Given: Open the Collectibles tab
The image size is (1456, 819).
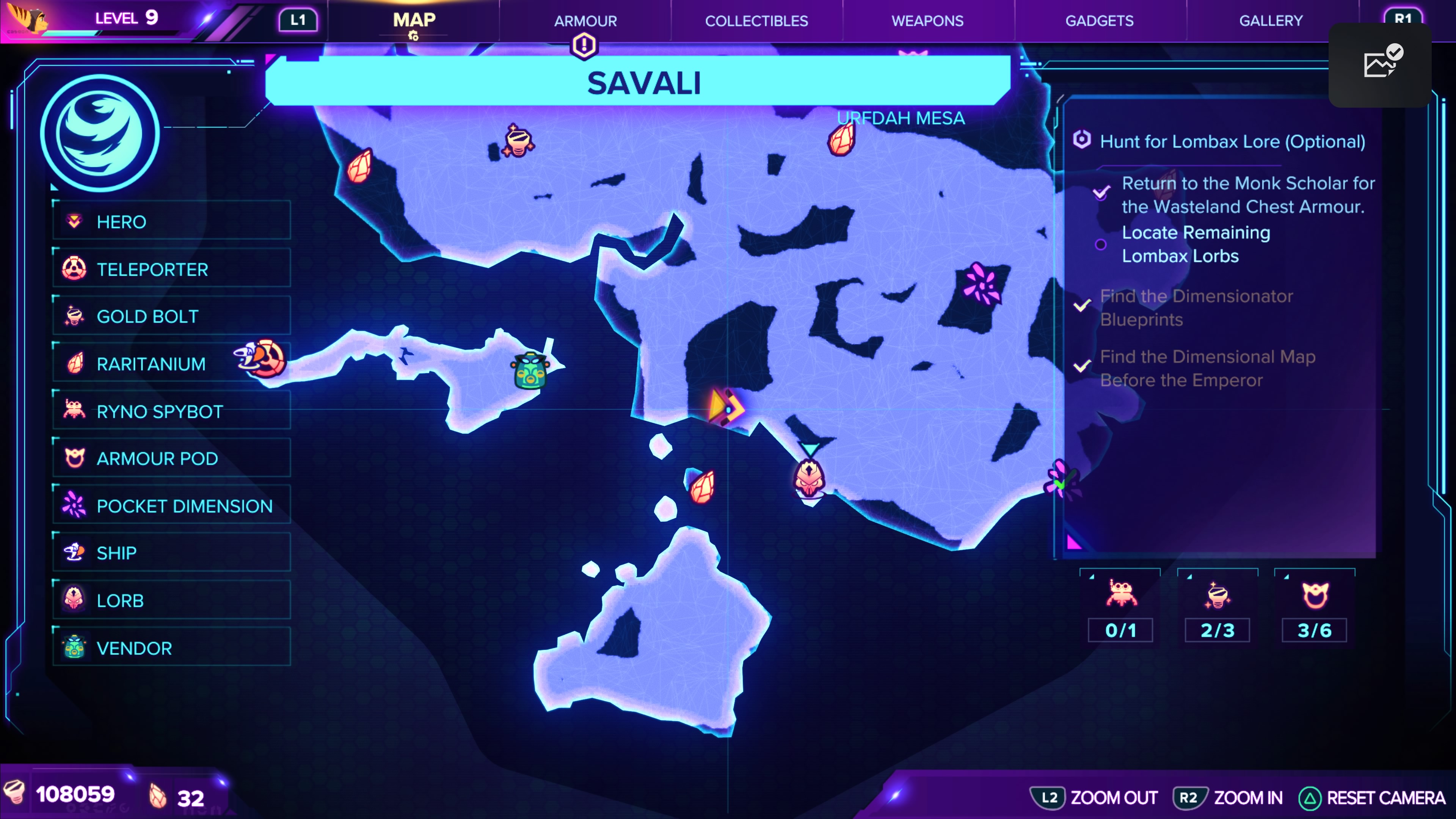Looking at the screenshot, I should tap(756, 21).
